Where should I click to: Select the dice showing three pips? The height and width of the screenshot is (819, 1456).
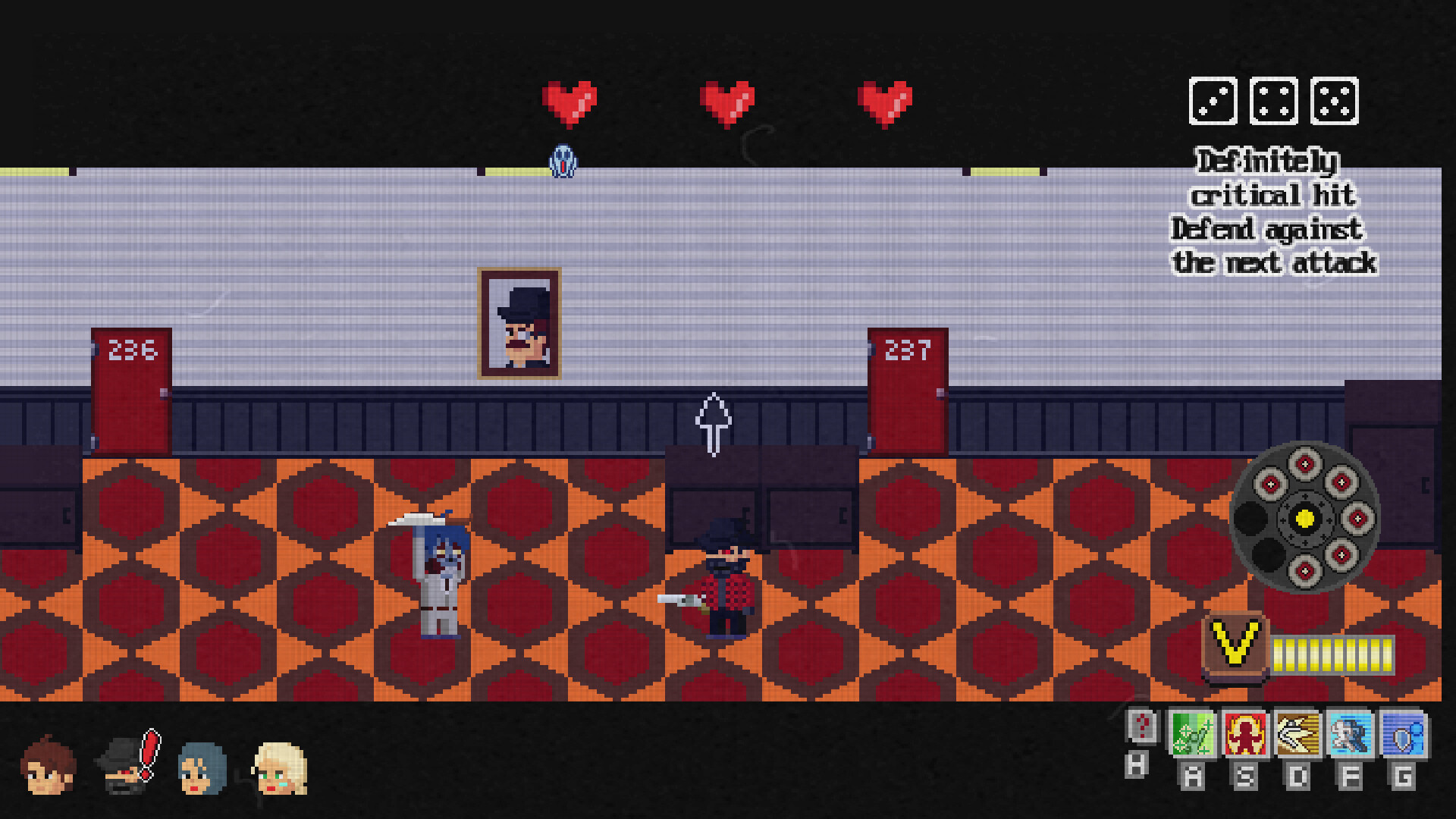click(x=1213, y=102)
